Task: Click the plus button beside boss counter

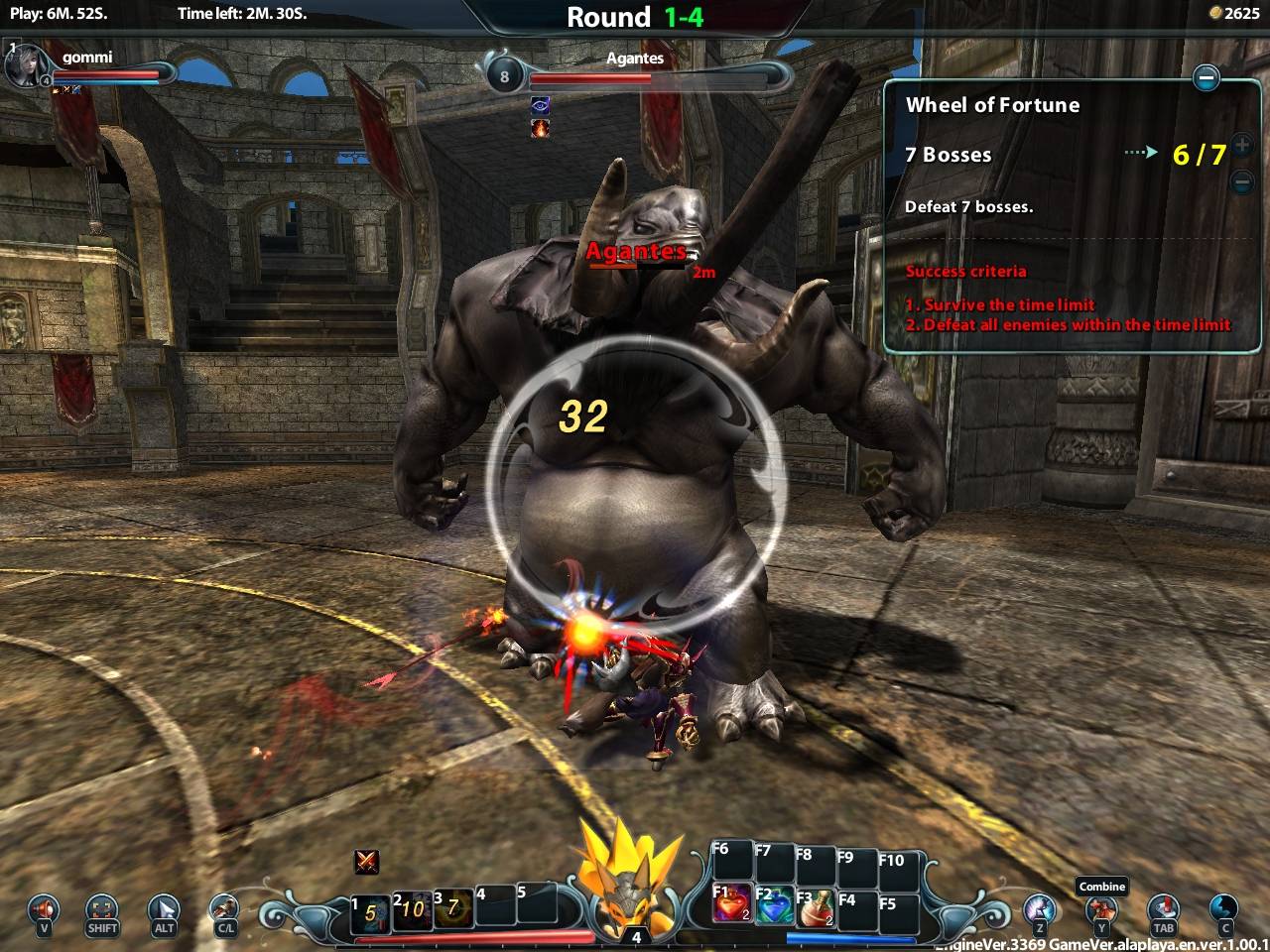Action: (x=1241, y=145)
